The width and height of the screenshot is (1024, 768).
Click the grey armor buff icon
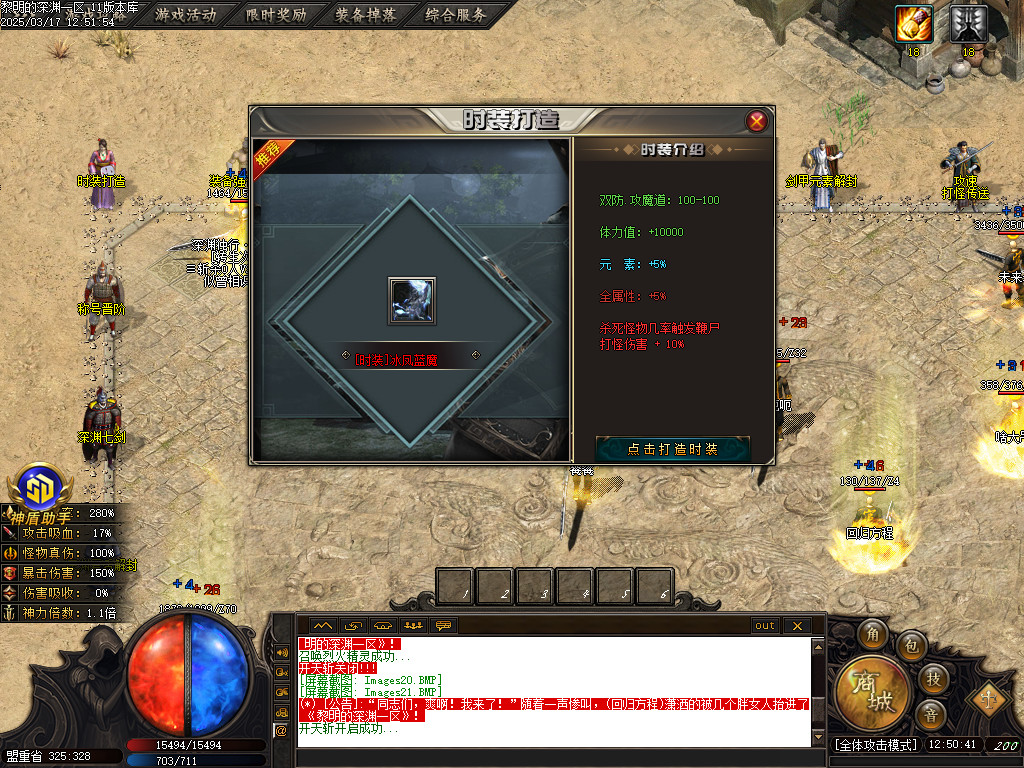coord(968,24)
